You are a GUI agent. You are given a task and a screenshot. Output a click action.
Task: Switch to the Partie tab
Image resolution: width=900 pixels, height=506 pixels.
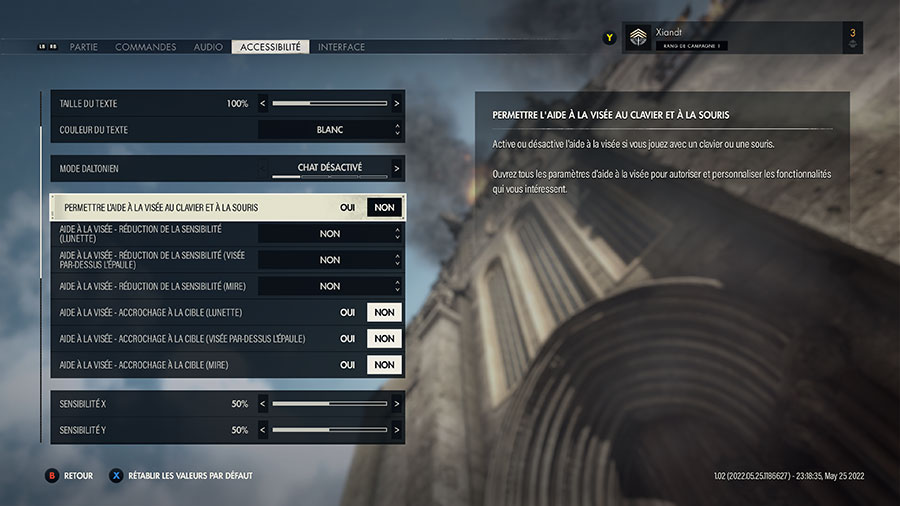click(84, 47)
